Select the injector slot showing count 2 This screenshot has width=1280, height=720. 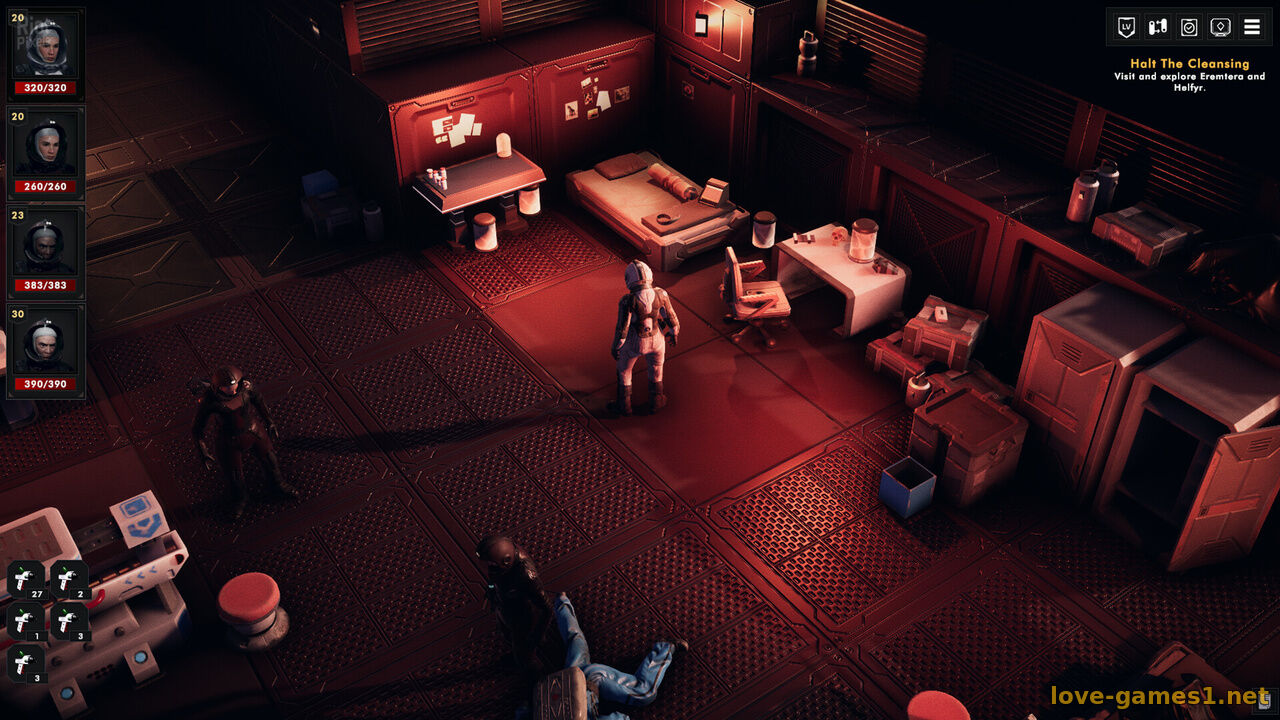(68, 580)
